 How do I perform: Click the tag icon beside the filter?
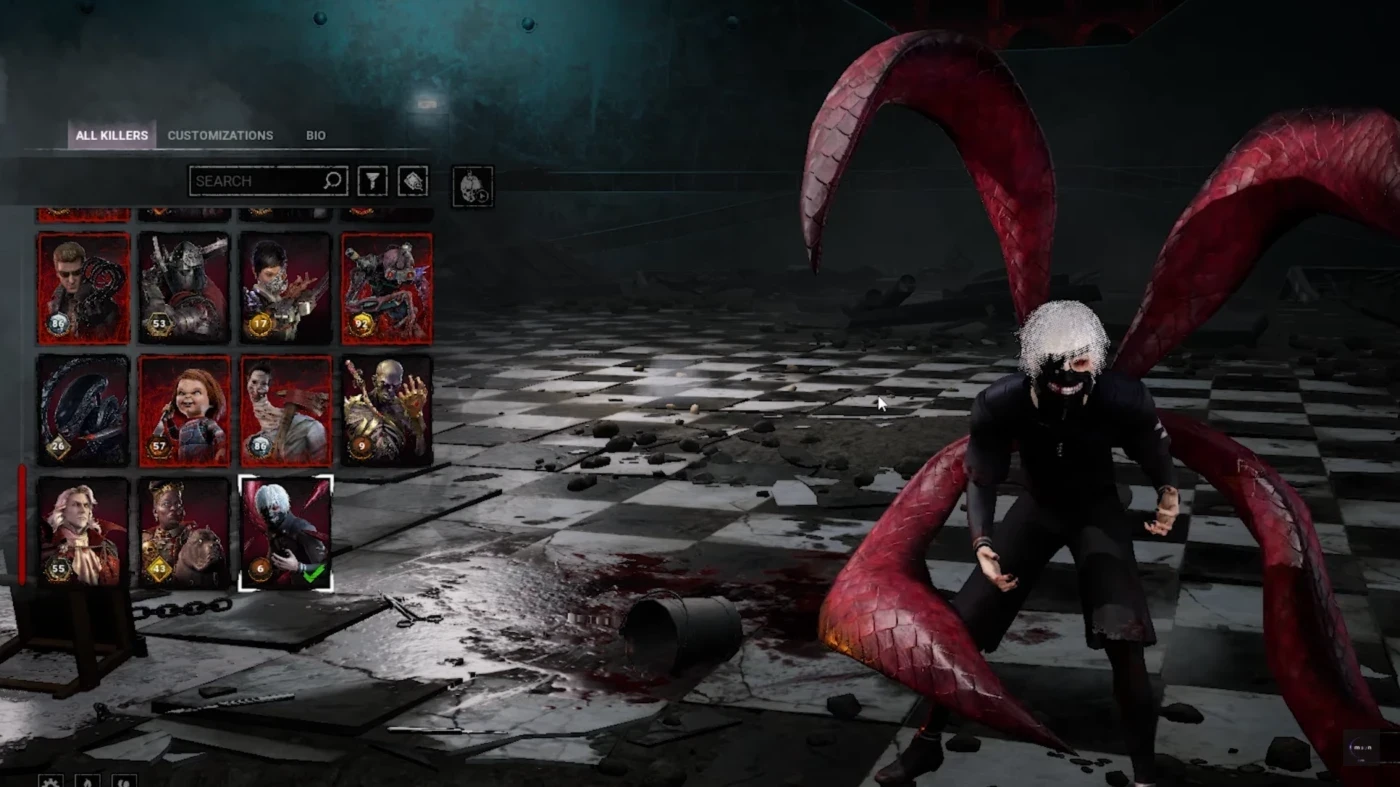coord(413,181)
